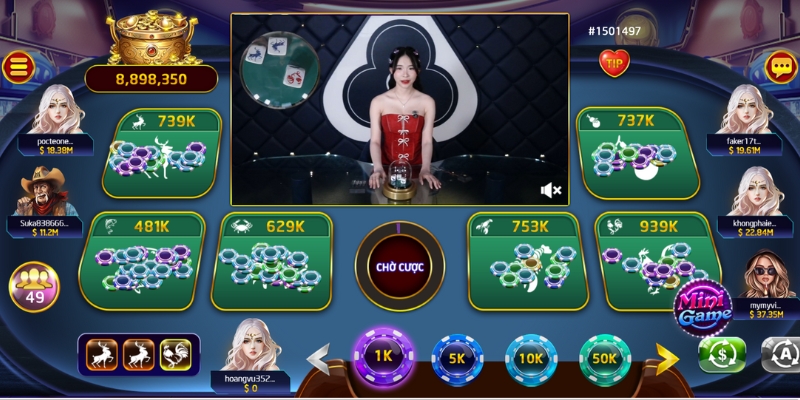Bet on the 939K rooster panel
This screenshot has width=800, height=400.
[656, 262]
